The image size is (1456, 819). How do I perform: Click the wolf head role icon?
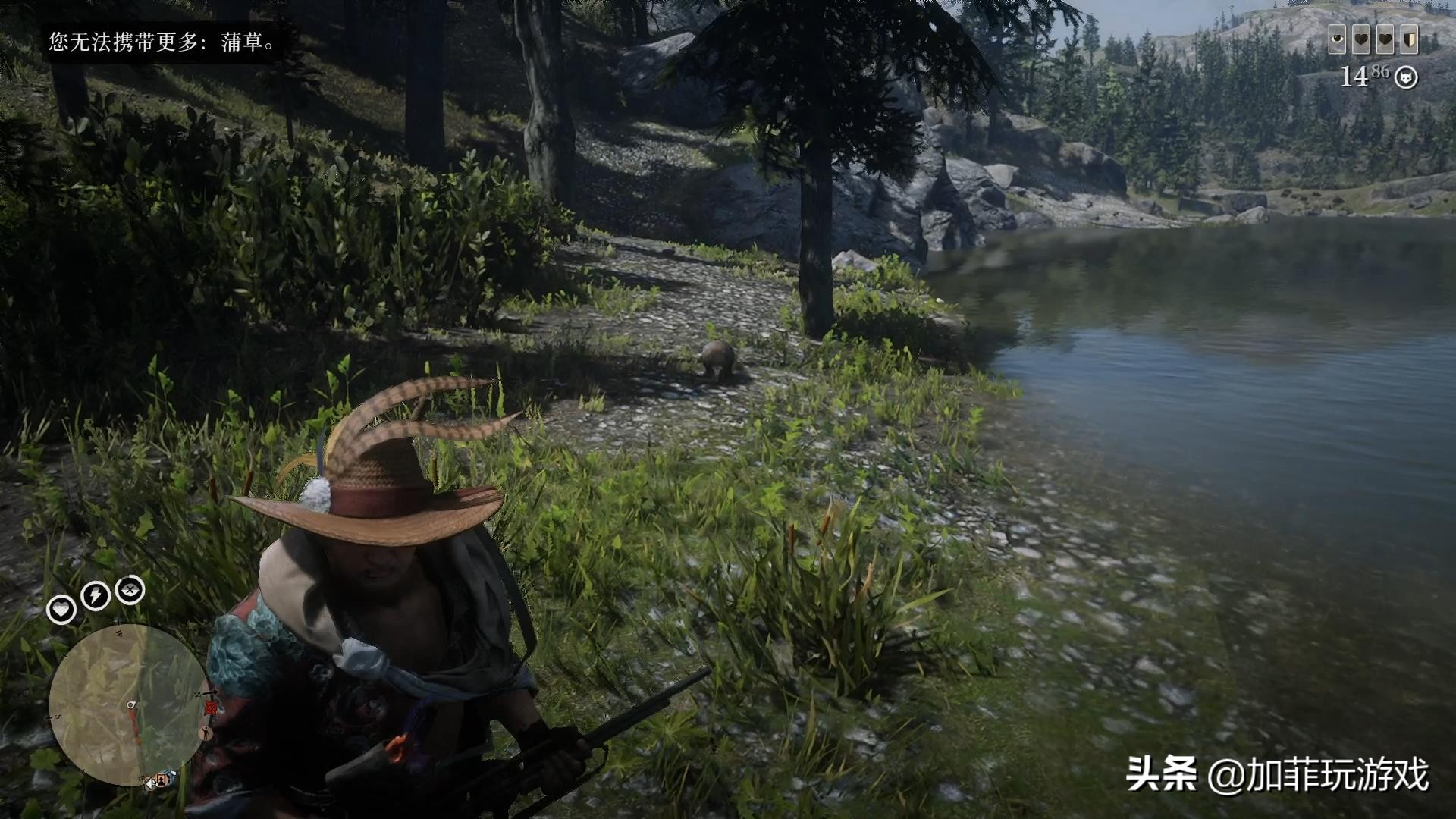tap(1406, 77)
